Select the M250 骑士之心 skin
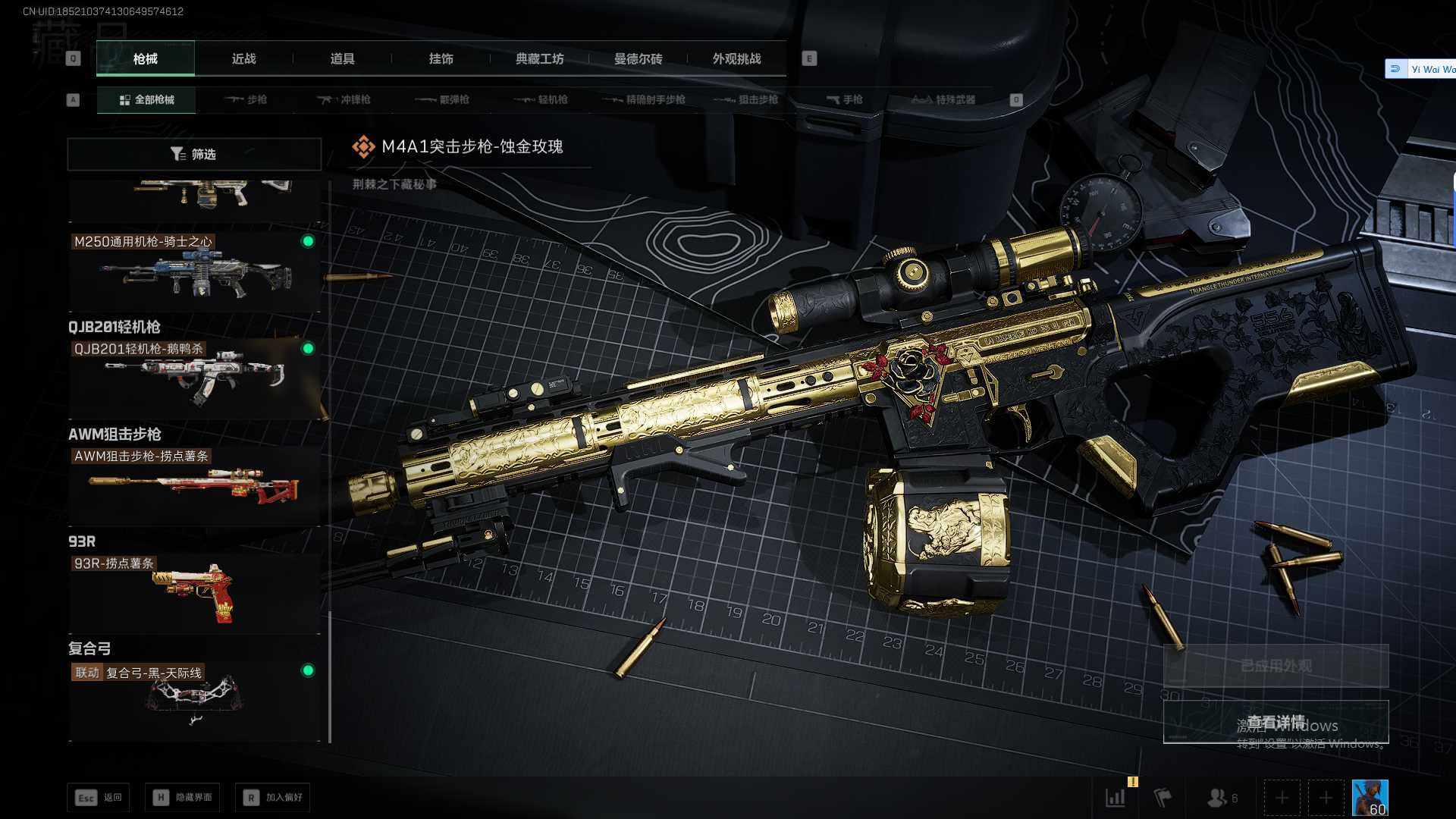Image resolution: width=1456 pixels, height=819 pixels. [x=194, y=270]
